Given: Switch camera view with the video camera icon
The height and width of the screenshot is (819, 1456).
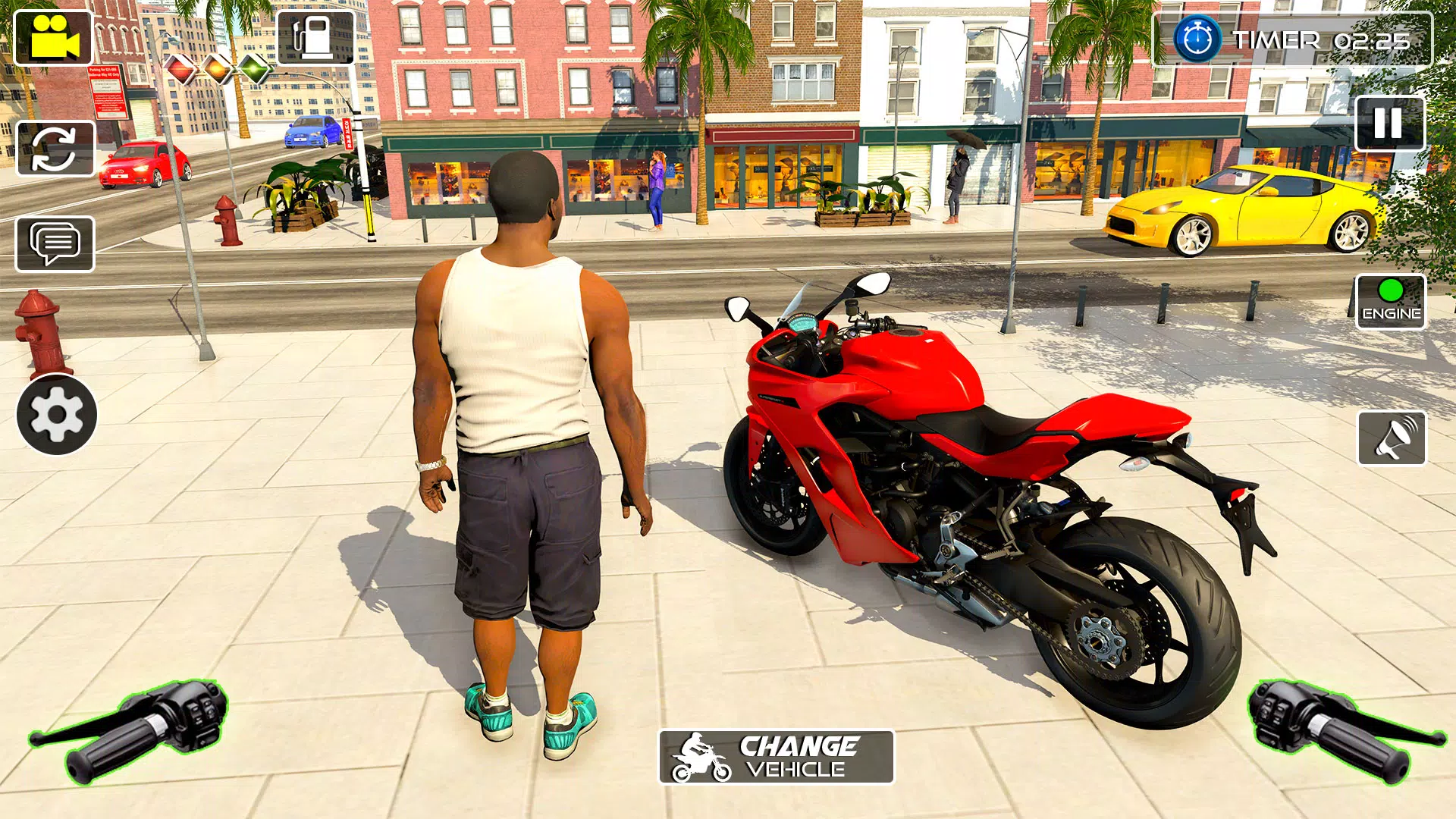Looking at the screenshot, I should coord(53,38).
